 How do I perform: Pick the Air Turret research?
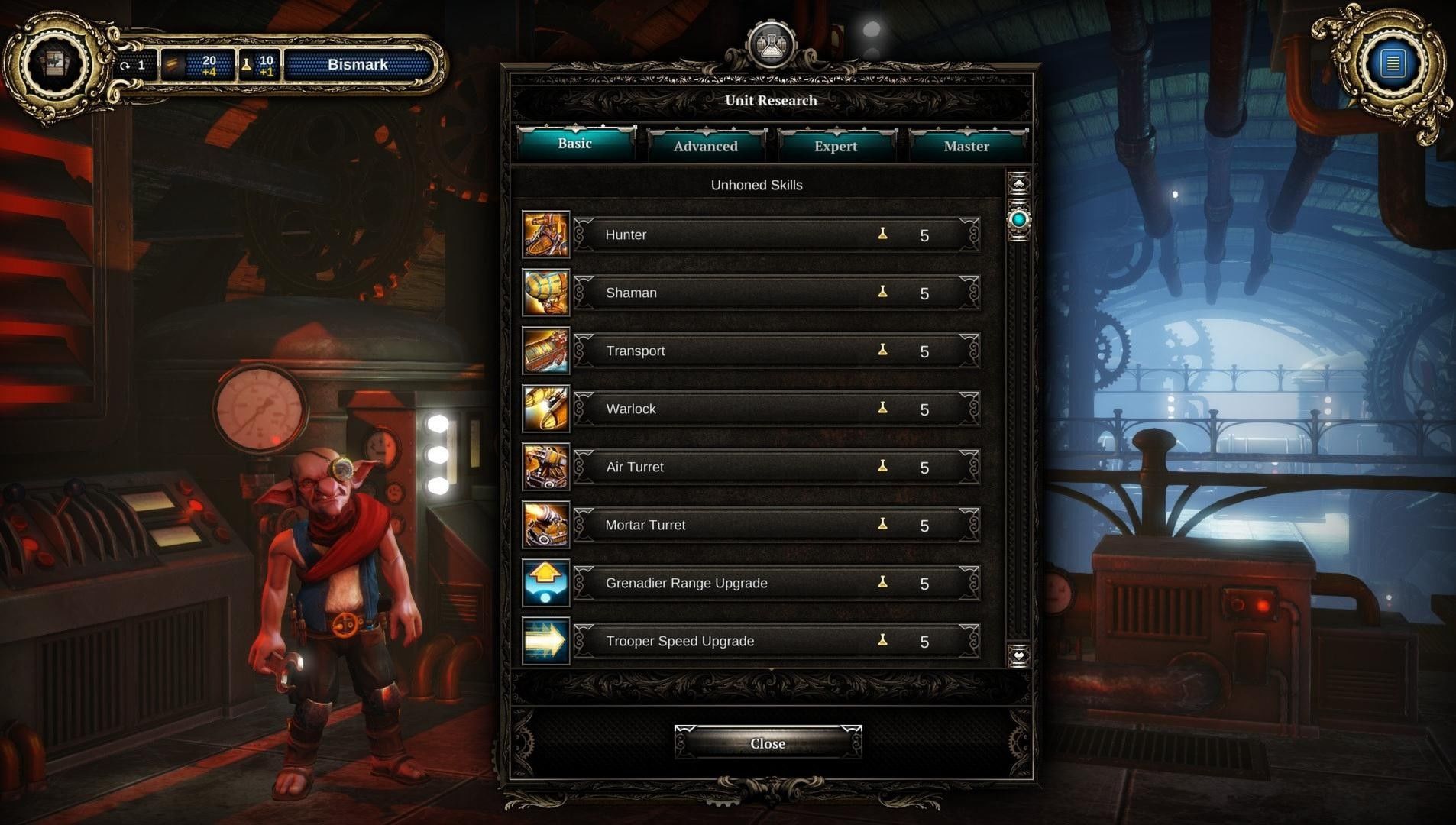775,467
